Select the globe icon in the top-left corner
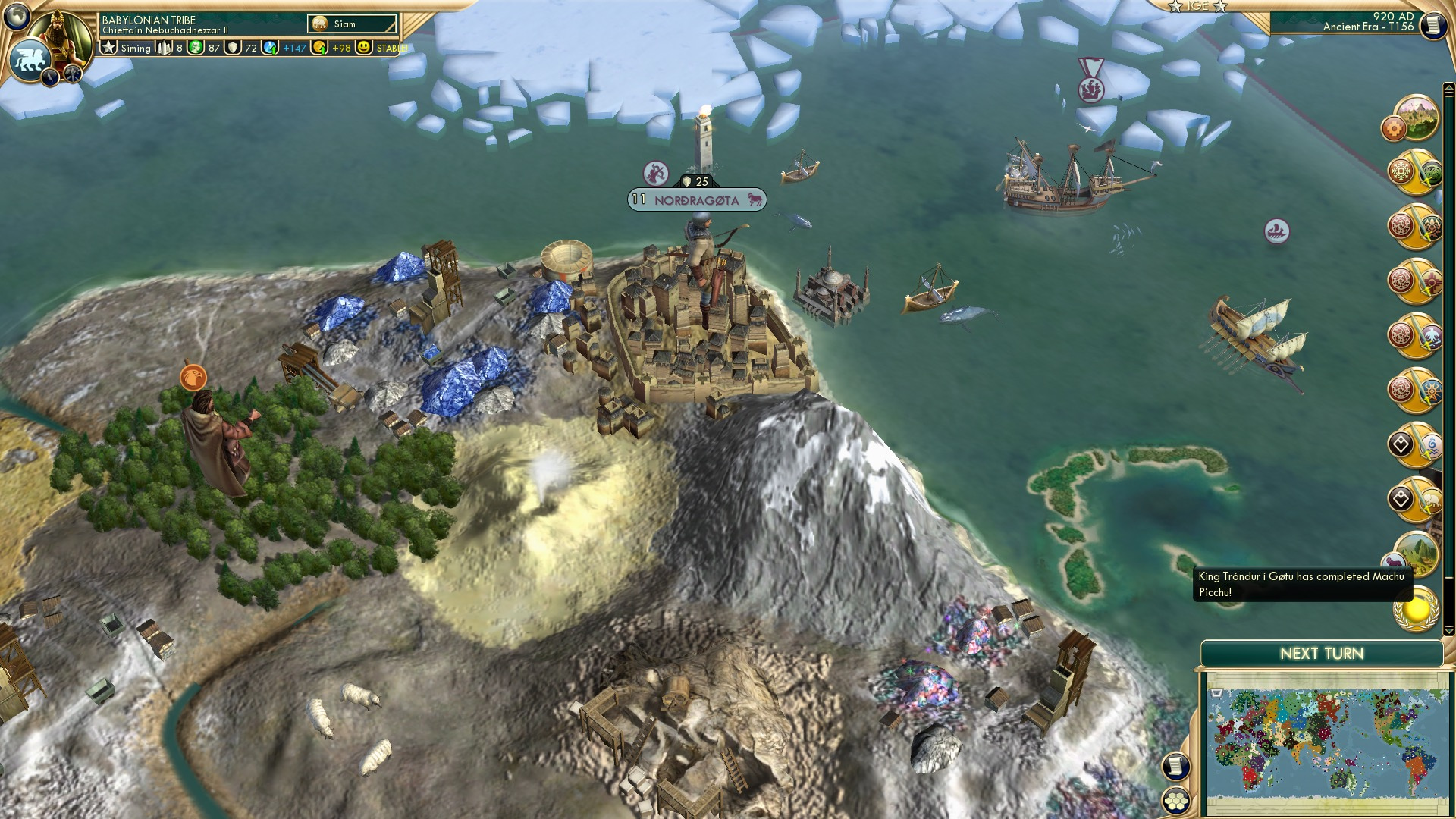Image resolution: width=1456 pixels, height=819 pixels. (17, 17)
